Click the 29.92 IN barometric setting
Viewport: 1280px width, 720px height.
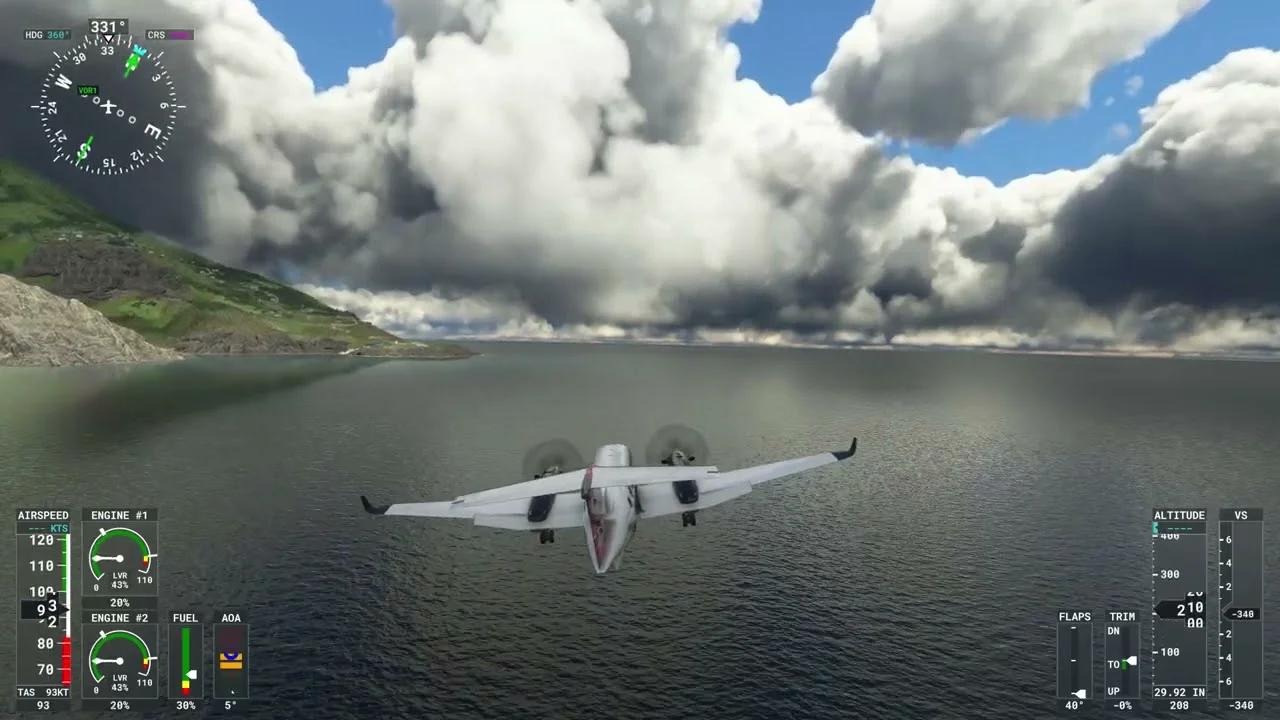coord(1179,691)
